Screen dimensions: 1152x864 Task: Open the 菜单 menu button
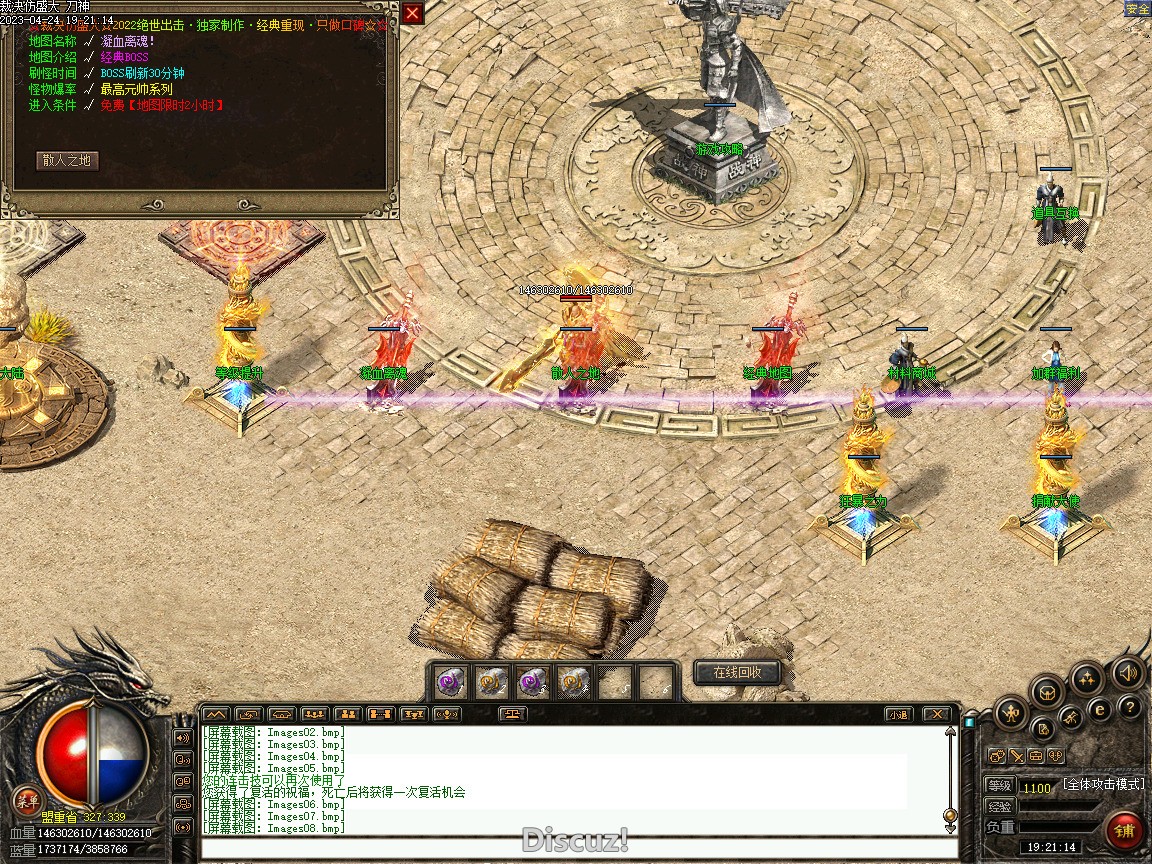(28, 800)
